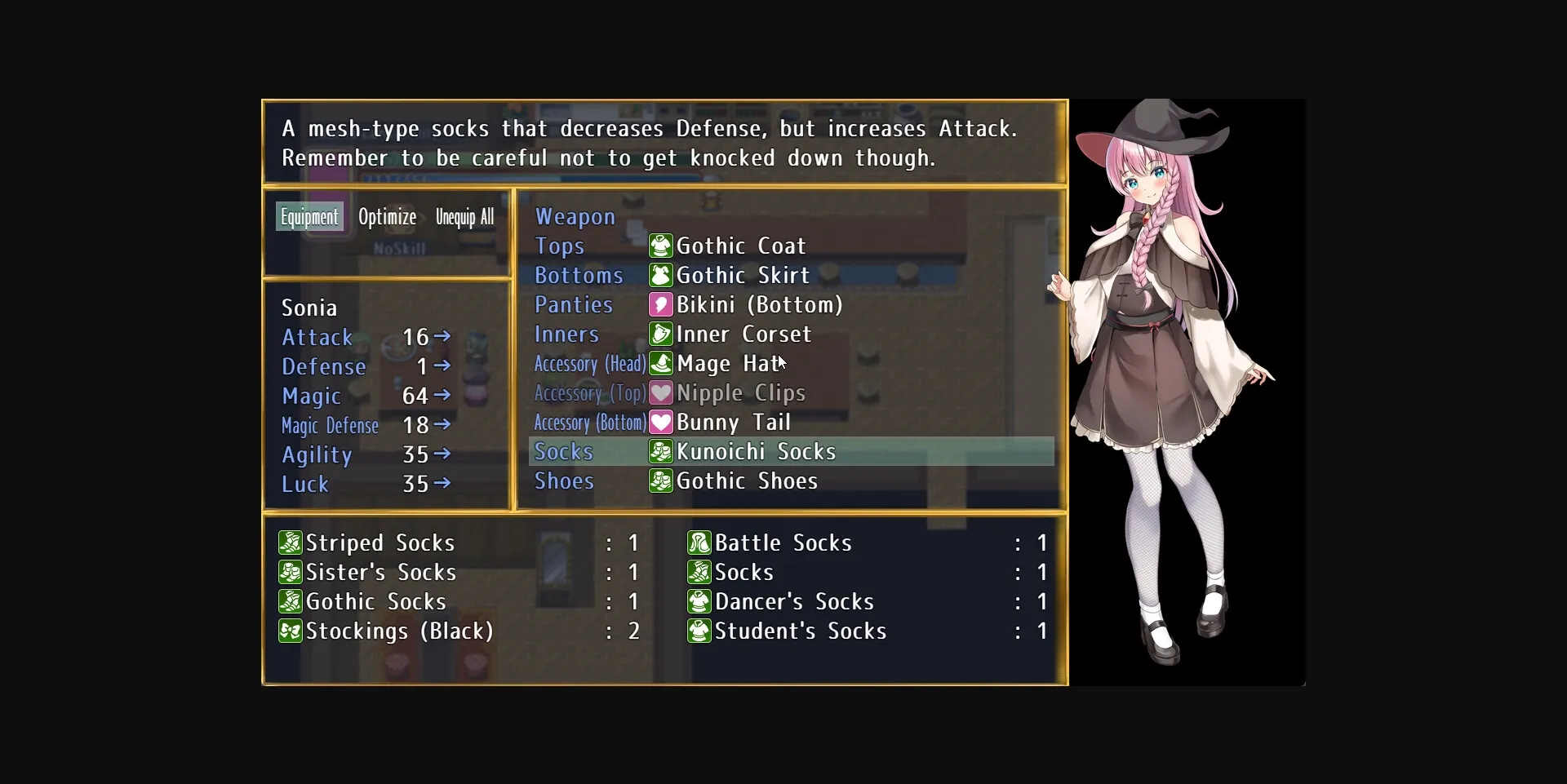Select the Unequip All option
The height and width of the screenshot is (784, 1567).
click(x=464, y=216)
